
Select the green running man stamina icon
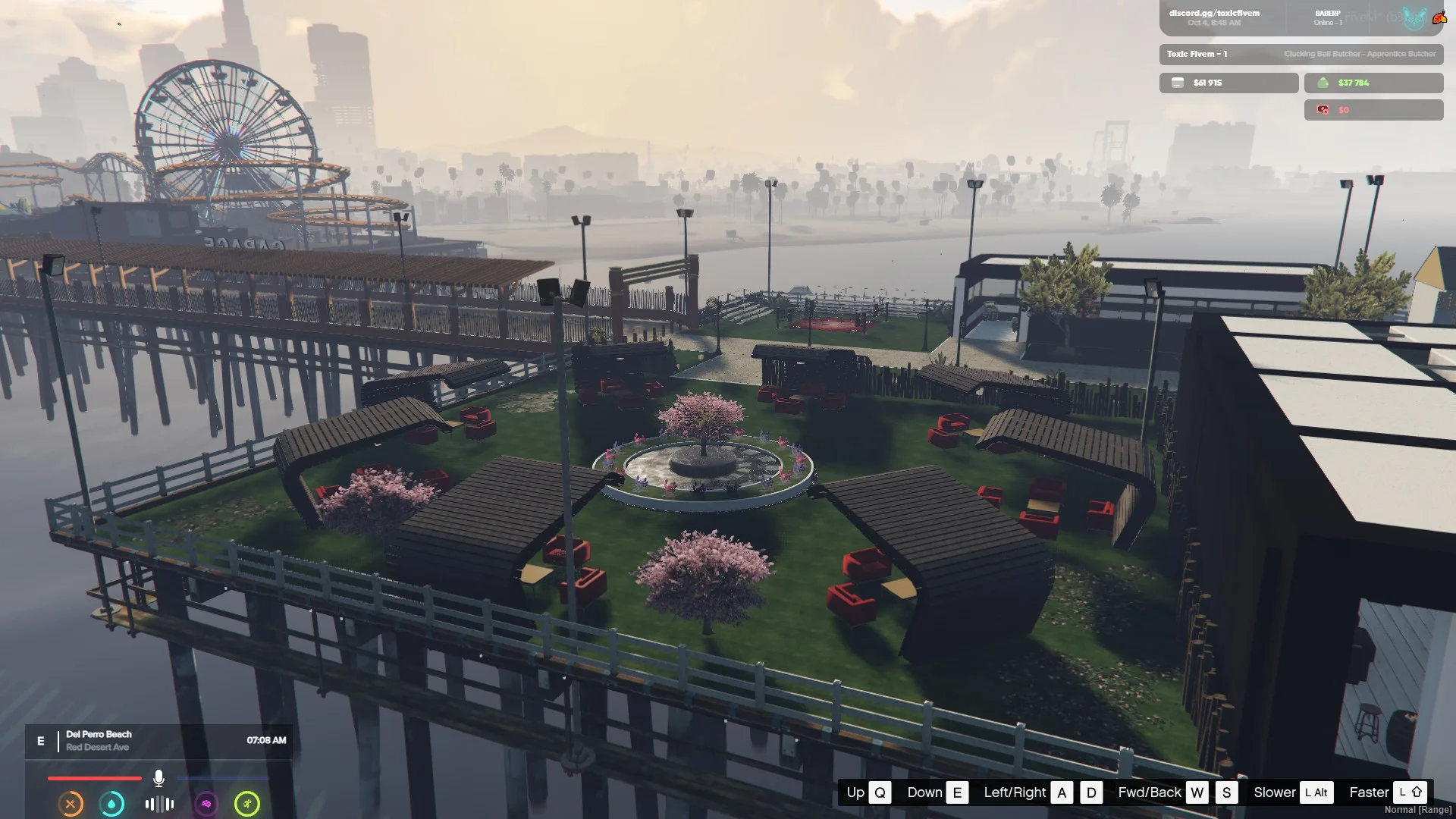pos(247,804)
